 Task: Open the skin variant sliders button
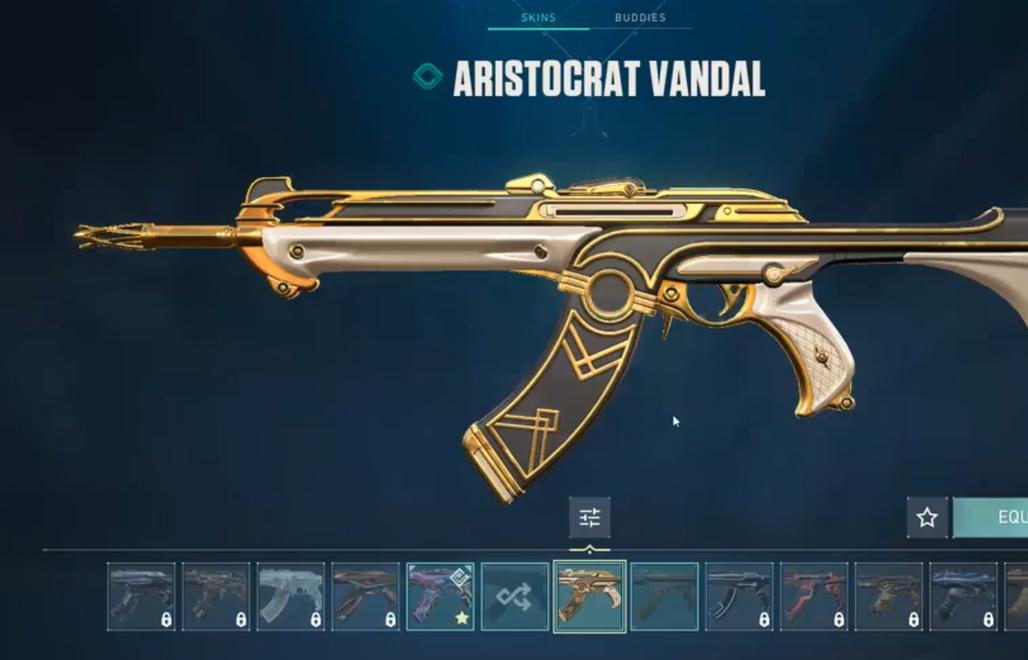(589, 518)
